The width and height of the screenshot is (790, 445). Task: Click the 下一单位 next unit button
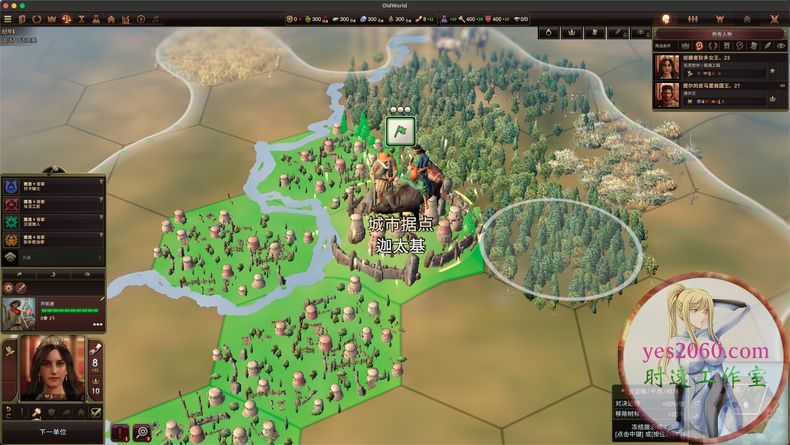[x=52, y=431]
